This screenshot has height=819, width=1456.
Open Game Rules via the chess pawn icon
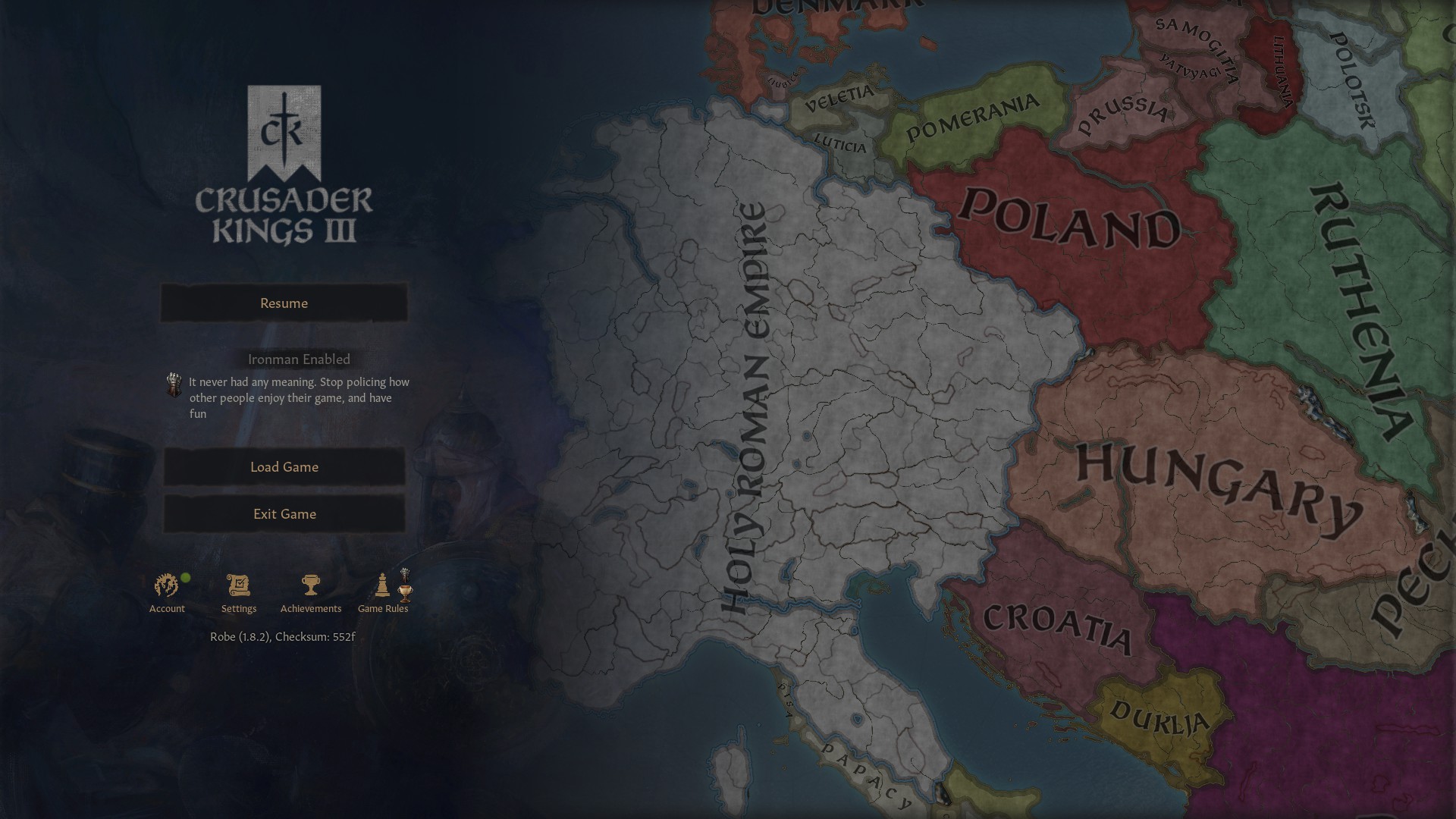point(381,585)
